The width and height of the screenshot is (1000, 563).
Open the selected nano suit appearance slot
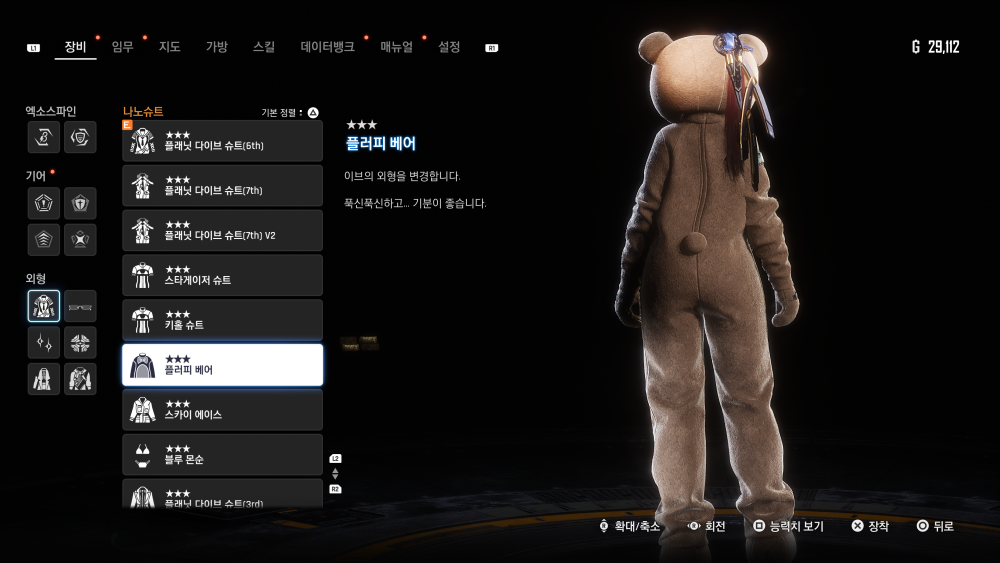(x=44, y=306)
